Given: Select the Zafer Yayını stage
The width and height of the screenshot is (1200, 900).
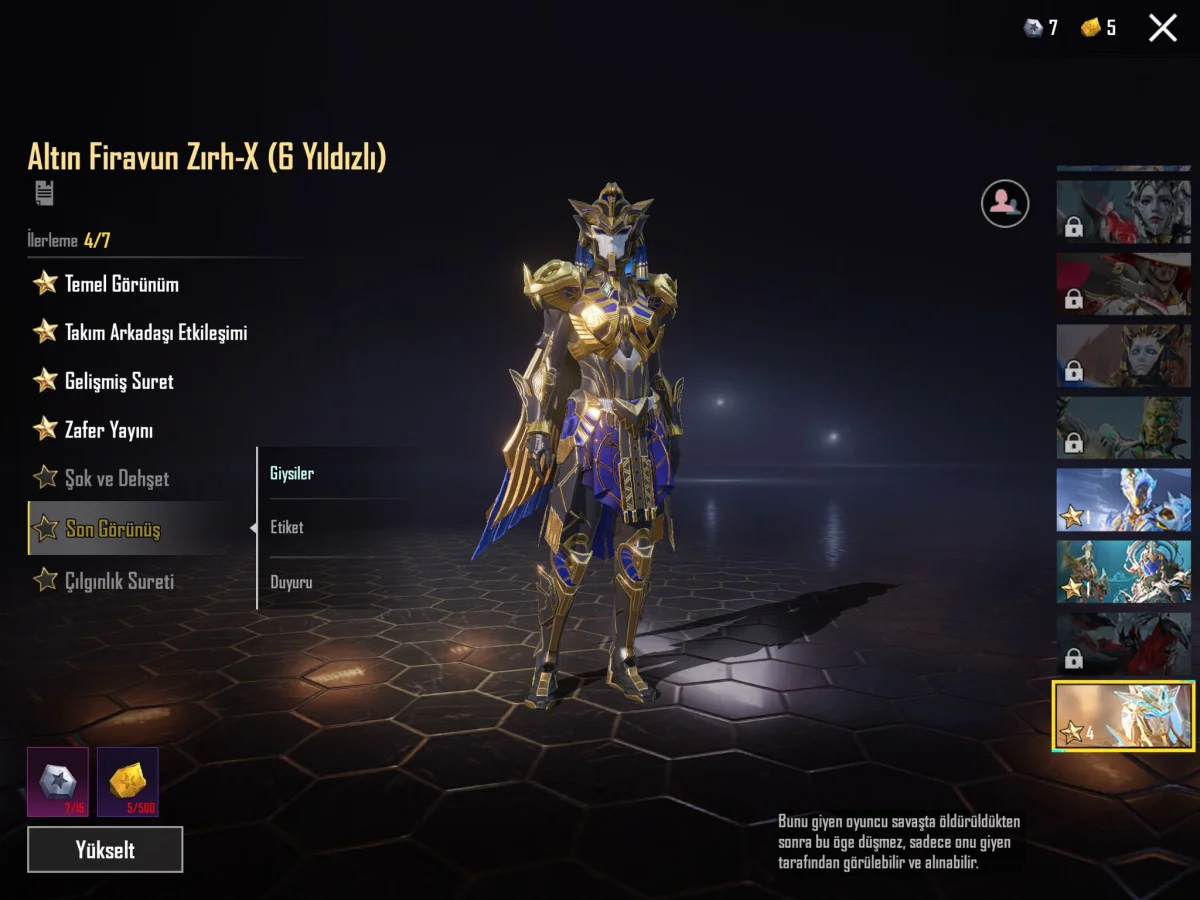Looking at the screenshot, I should coord(108,431).
